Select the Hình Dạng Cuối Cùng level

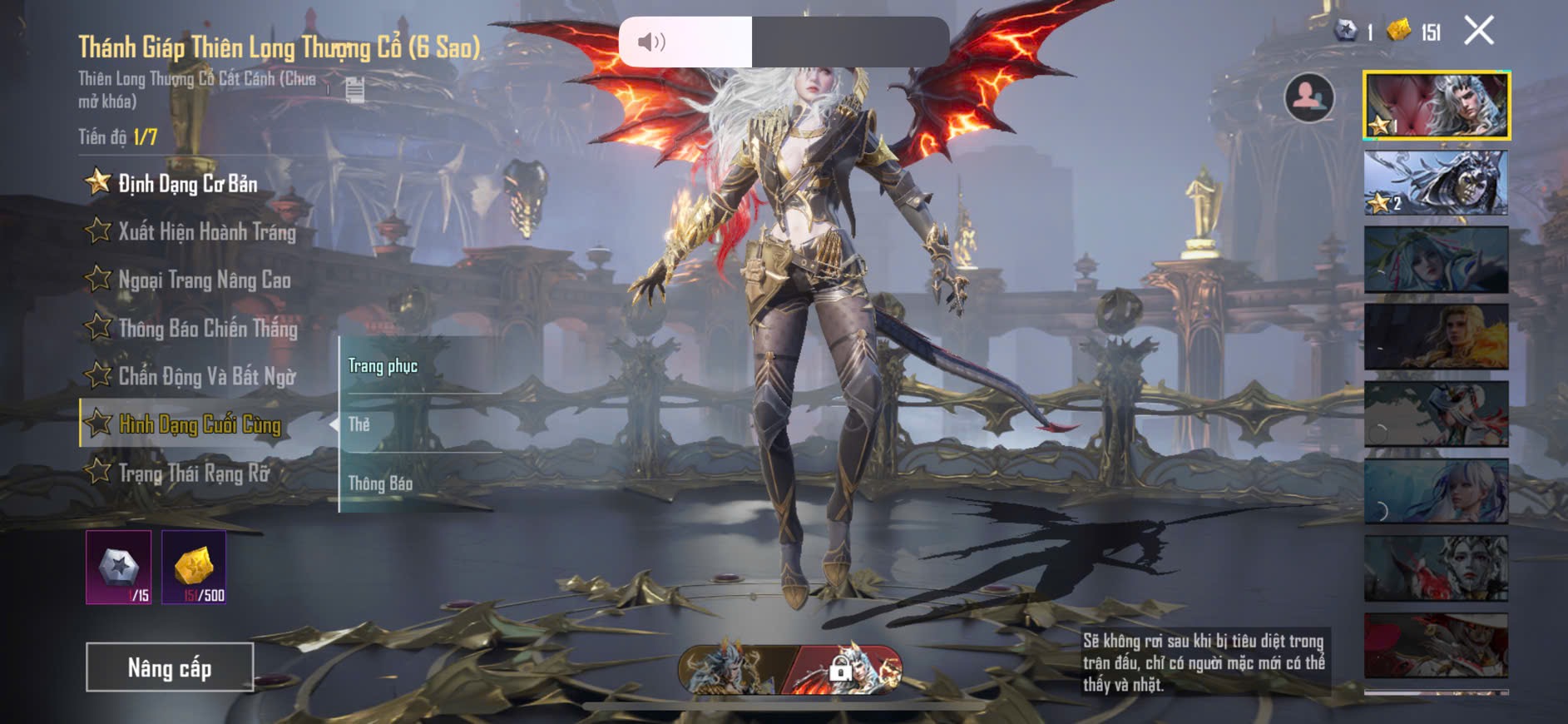pyautogui.click(x=200, y=424)
